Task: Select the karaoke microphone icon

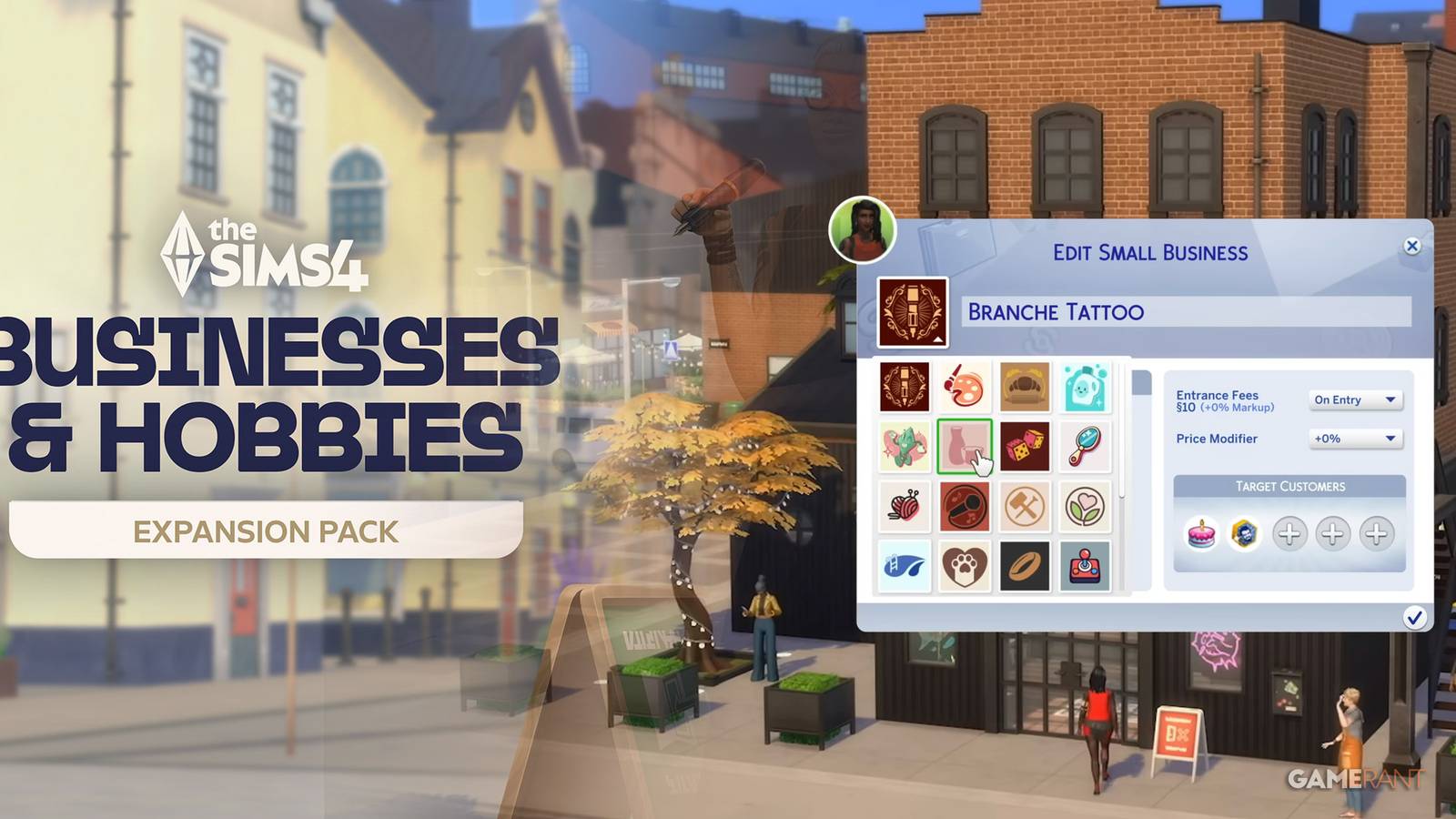Action: pos(965,506)
